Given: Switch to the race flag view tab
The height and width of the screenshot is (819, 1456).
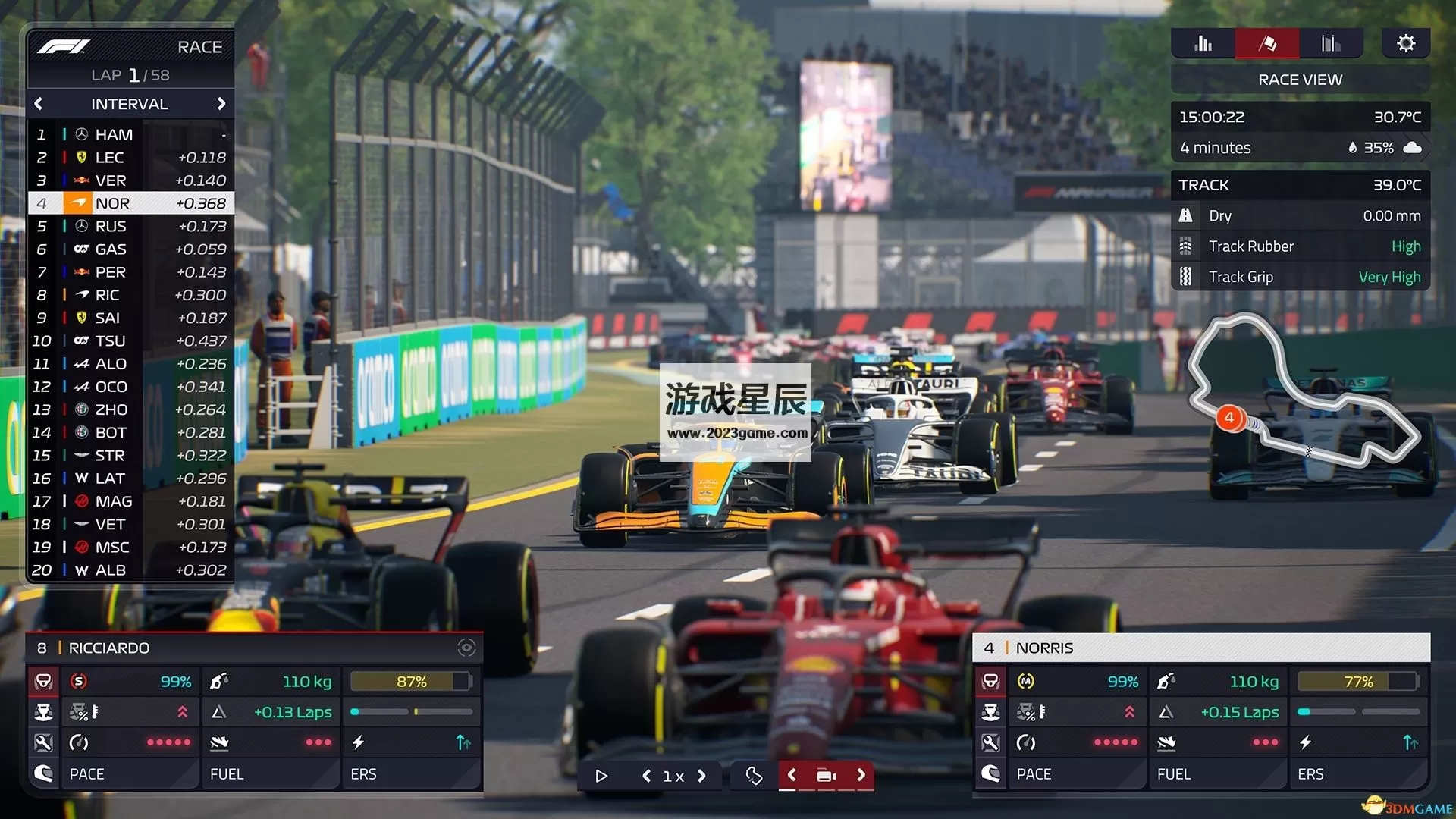Looking at the screenshot, I should (1267, 44).
